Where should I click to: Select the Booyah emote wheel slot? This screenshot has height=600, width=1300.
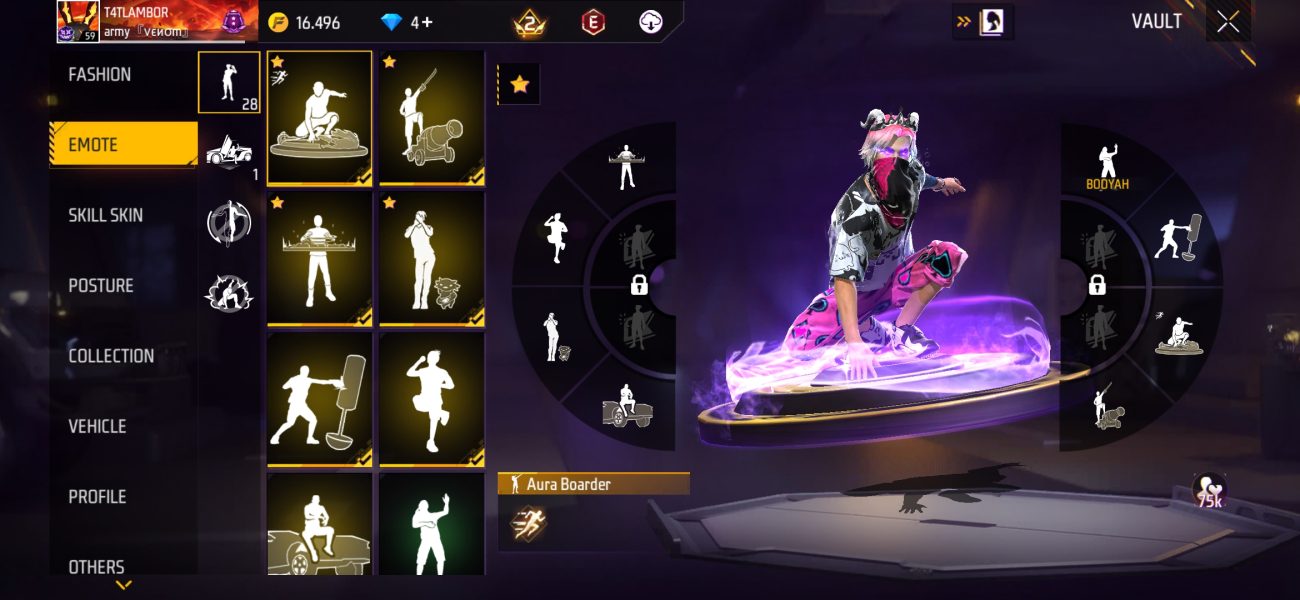coord(1107,166)
